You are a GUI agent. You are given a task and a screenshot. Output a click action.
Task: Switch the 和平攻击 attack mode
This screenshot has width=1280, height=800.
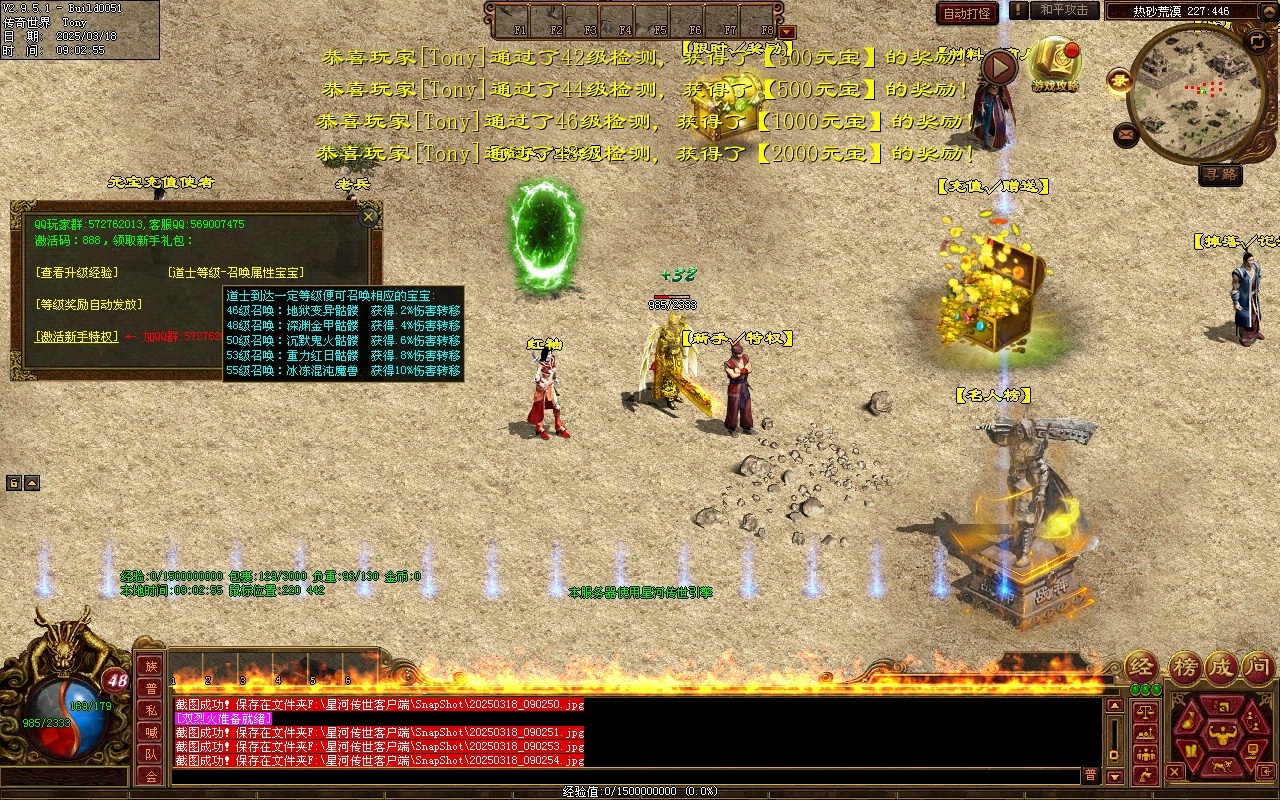1063,10
